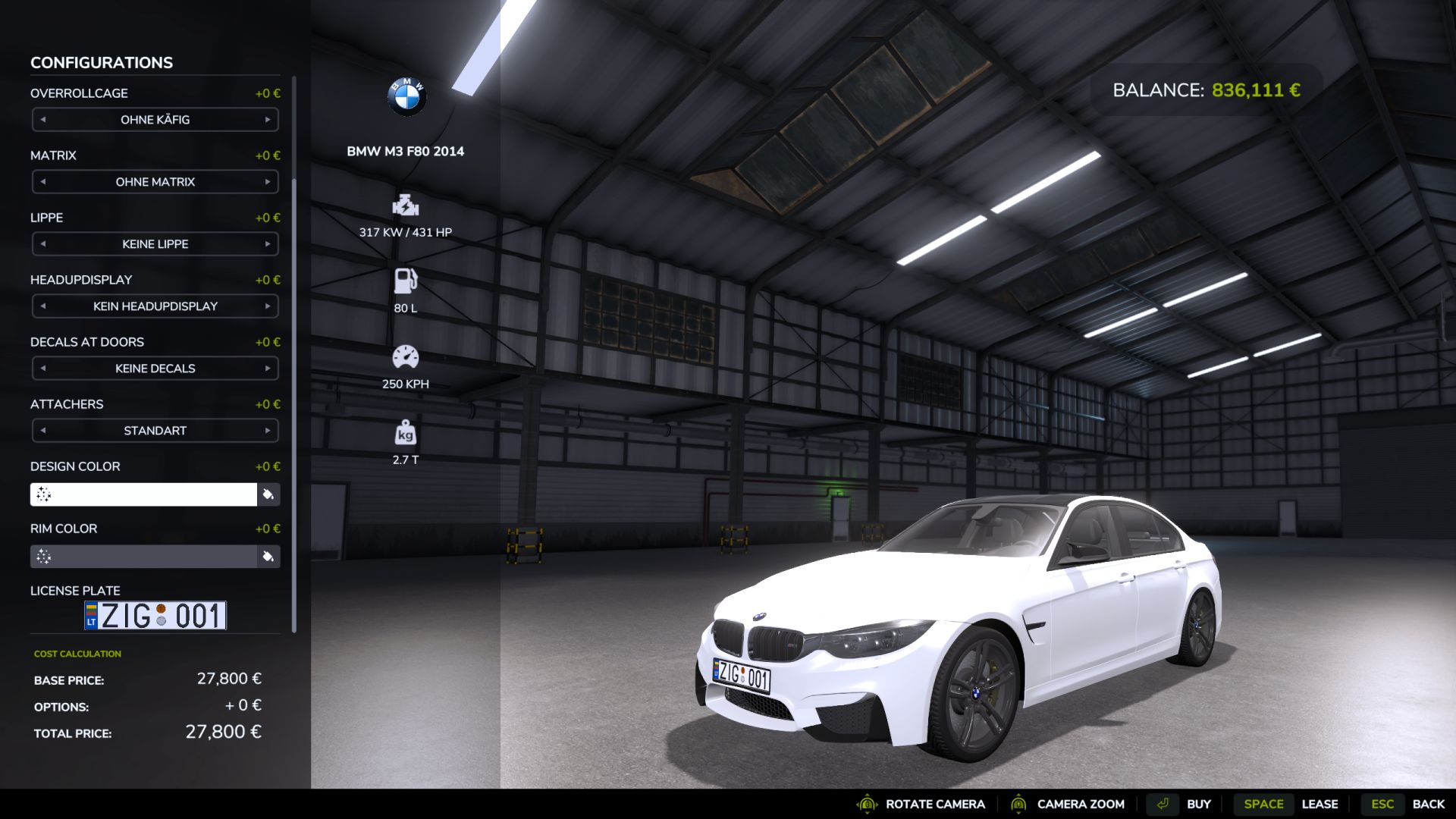Change ATTACHERS from STANDART forward
Screen dimensions: 1456x819
coord(267,430)
